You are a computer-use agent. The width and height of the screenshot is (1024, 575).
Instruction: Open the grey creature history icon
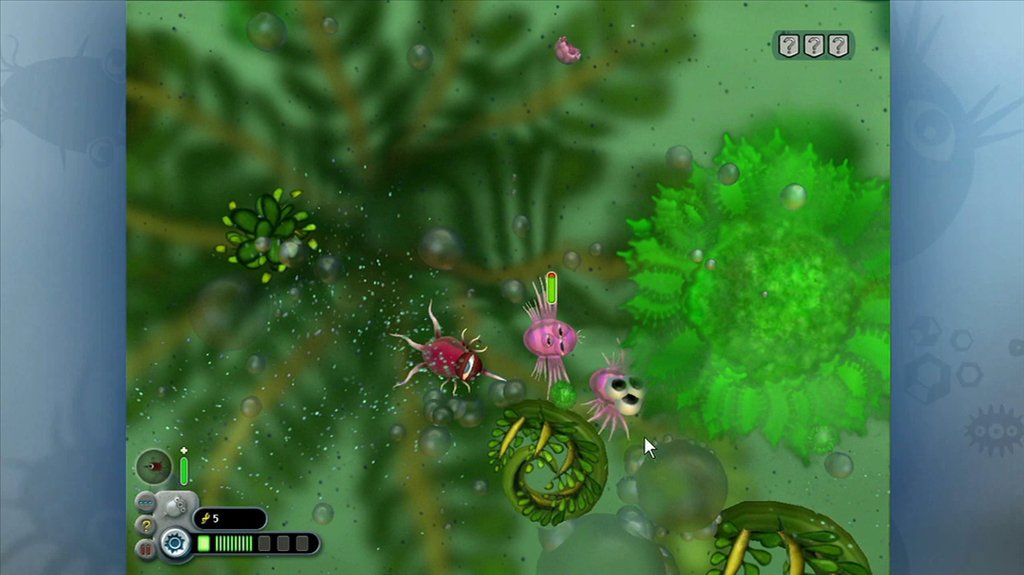[x=176, y=505]
